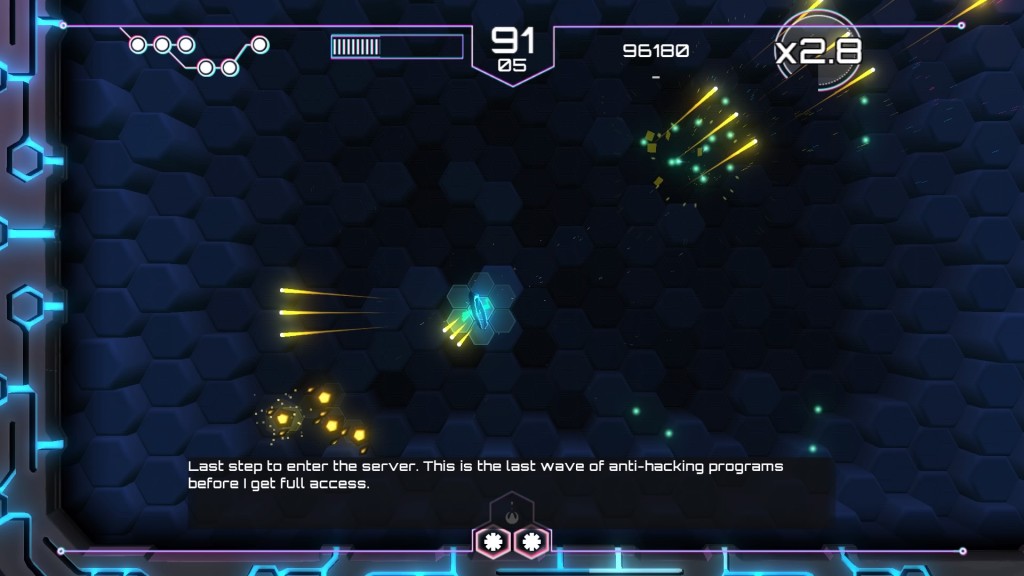Select the wave progress node tracker
The height and width of the screenshot is (576, 1024).
(x=197, y=55)
